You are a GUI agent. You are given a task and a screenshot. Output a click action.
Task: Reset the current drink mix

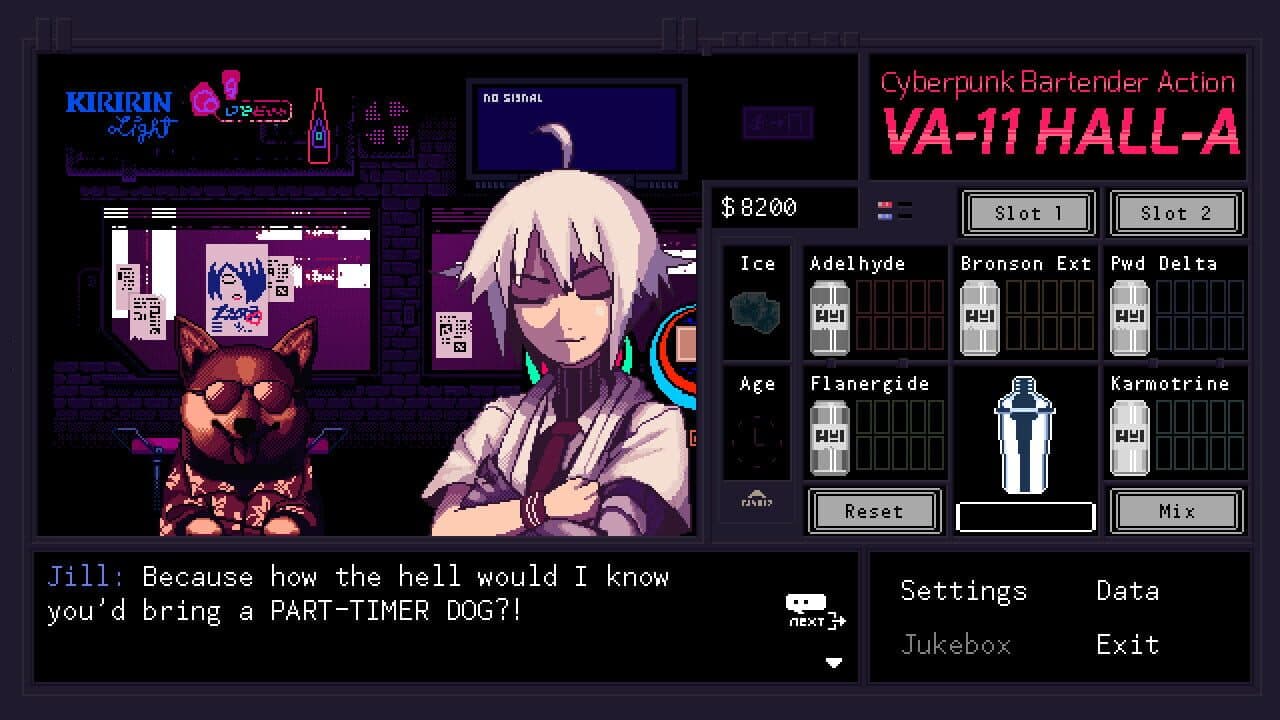[x=874, y=511]
